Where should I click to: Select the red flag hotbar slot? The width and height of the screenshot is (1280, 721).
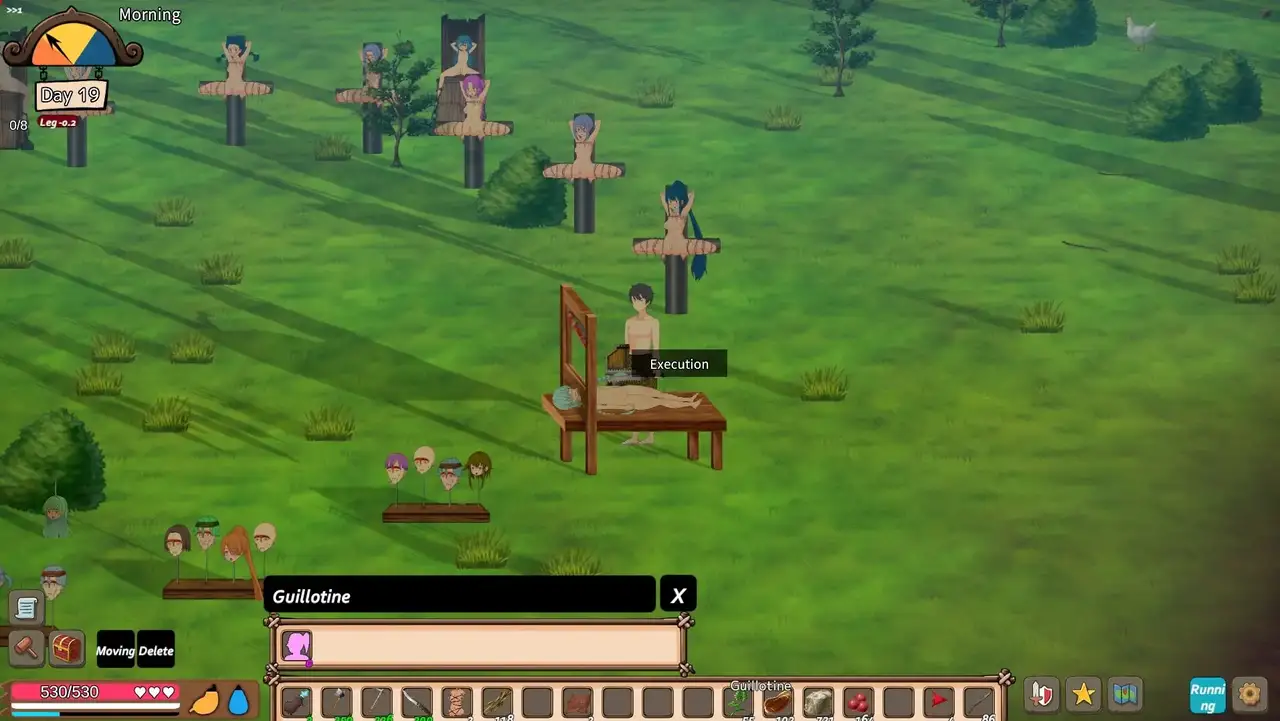(938, 703)
